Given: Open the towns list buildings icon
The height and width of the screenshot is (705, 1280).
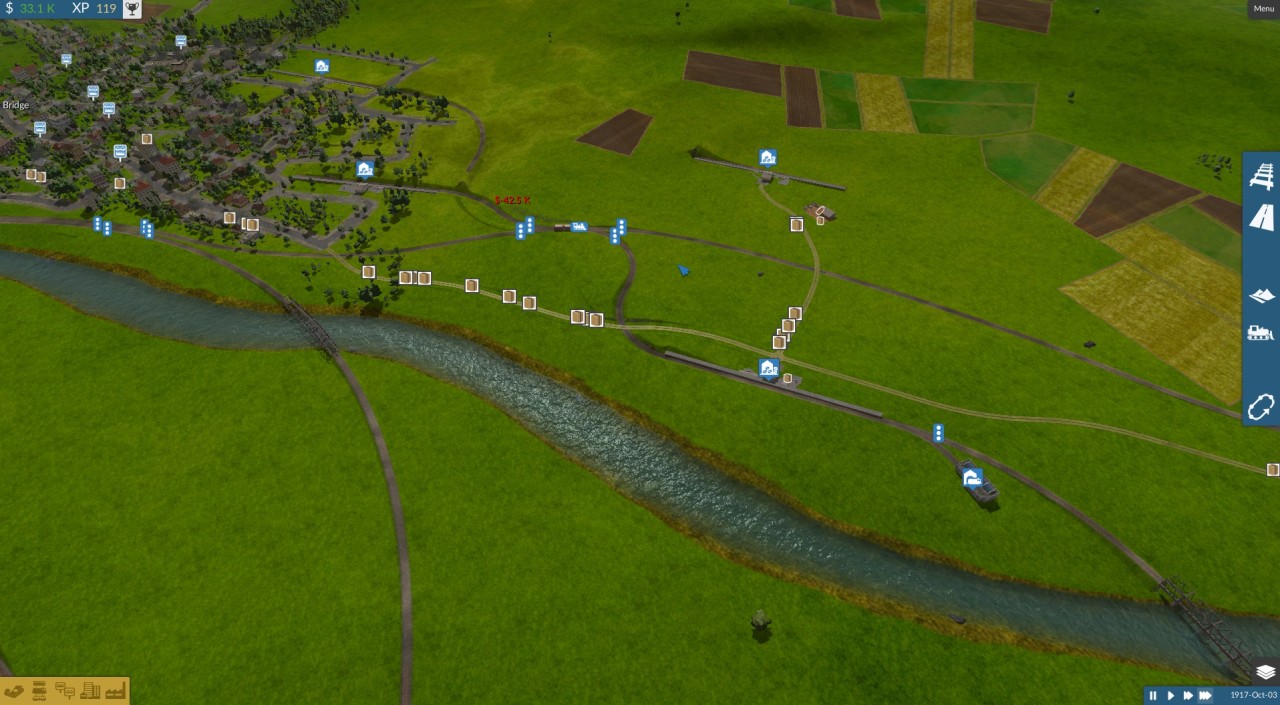Looking at the screenshot, I should point(90,691).
